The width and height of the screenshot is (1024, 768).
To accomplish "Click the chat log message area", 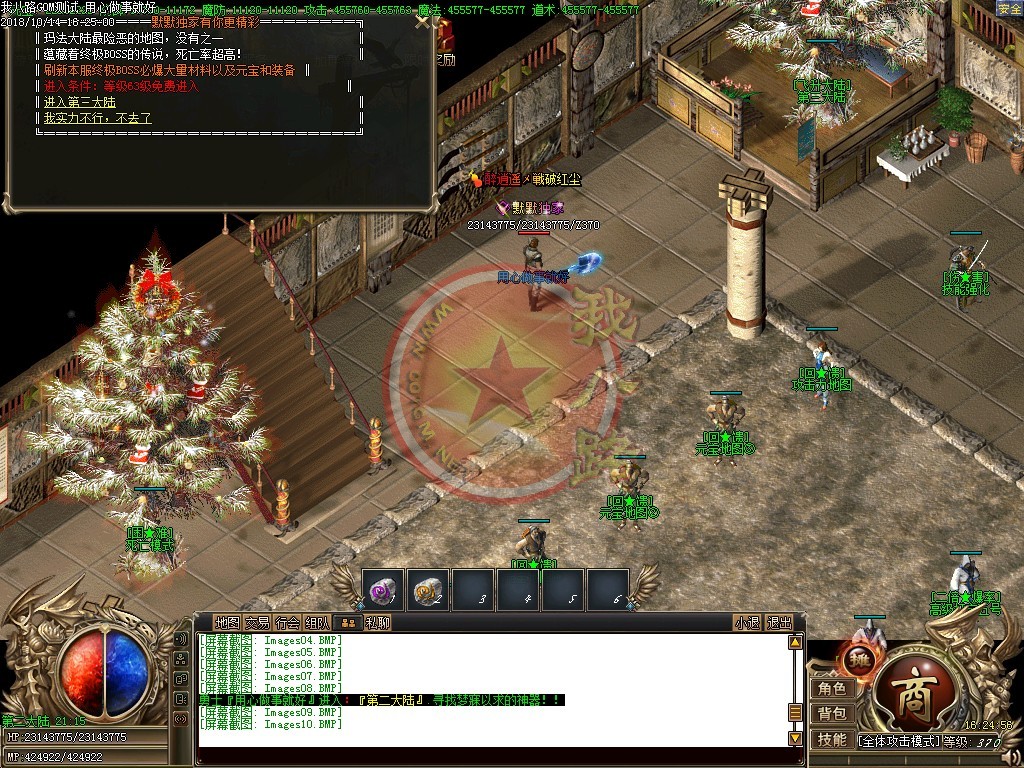I will (490, 690).
